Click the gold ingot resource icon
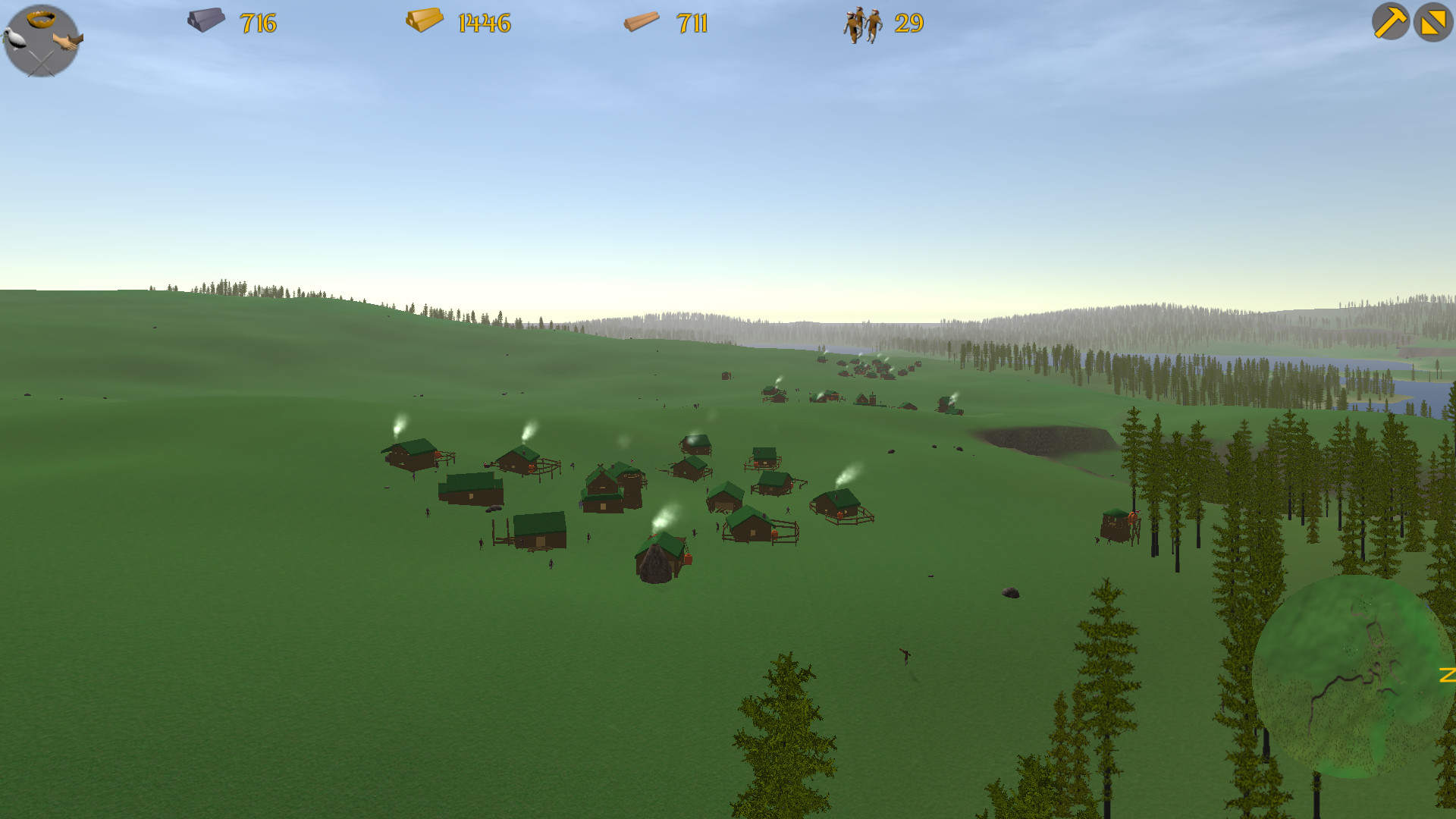 [x=425, y=21]
